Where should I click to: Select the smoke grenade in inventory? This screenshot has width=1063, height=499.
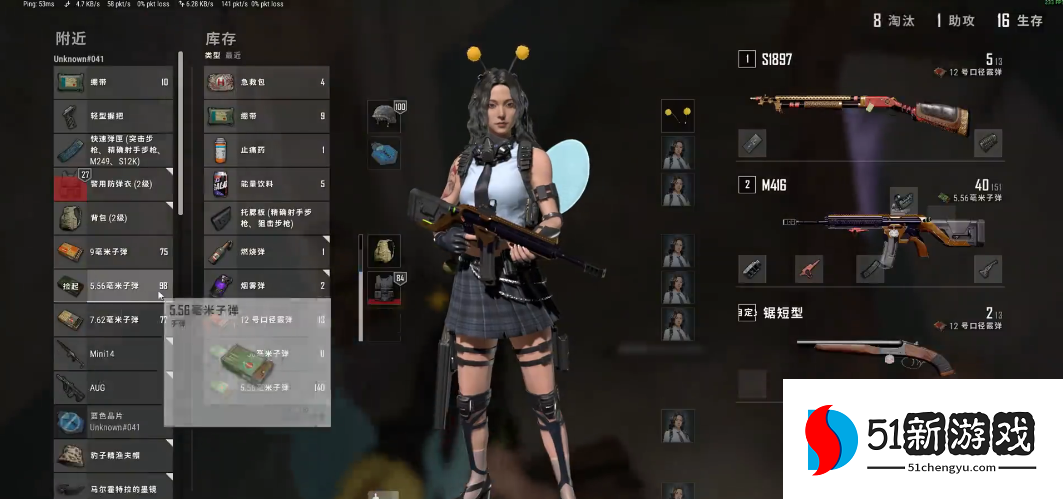pos(266,286)
